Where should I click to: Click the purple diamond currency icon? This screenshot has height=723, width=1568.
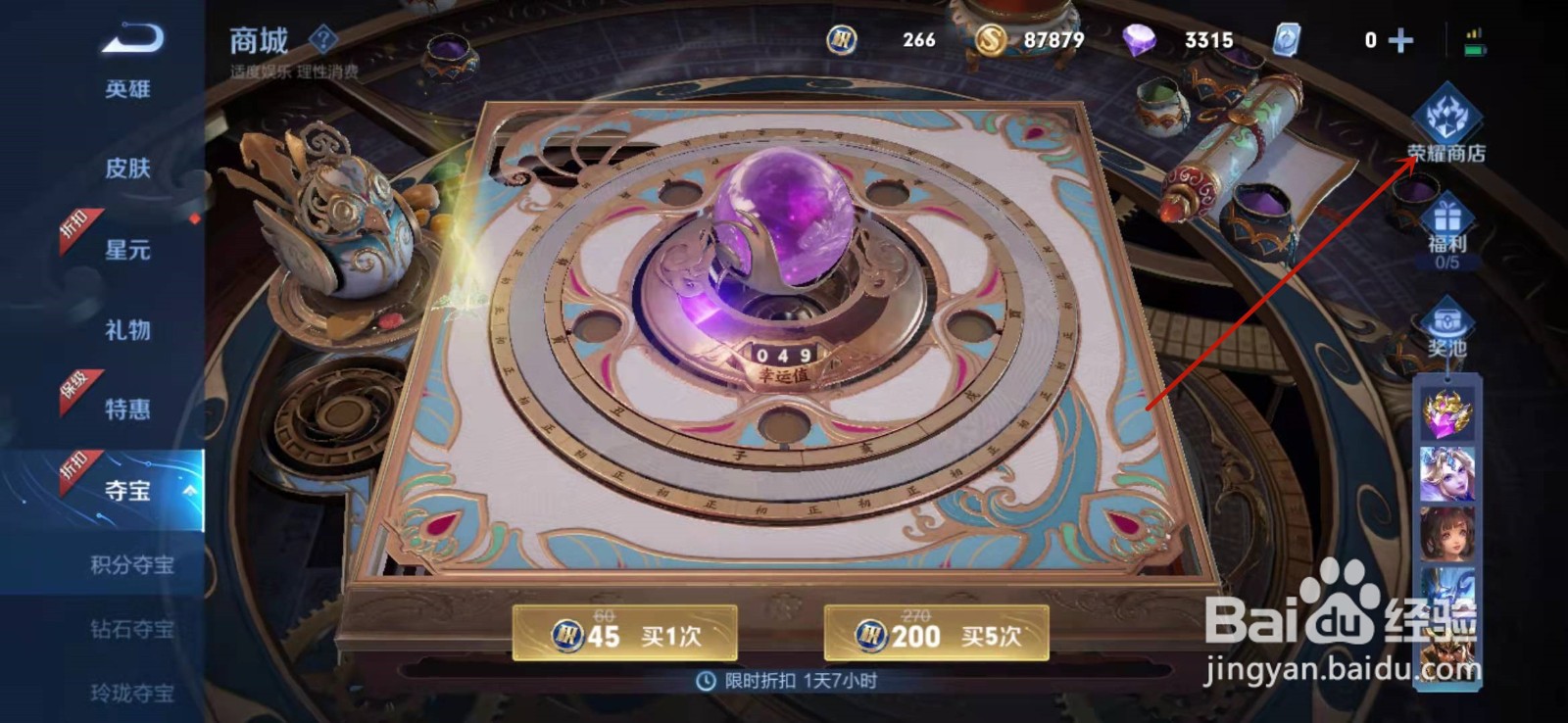click(x=1139, y=41)
